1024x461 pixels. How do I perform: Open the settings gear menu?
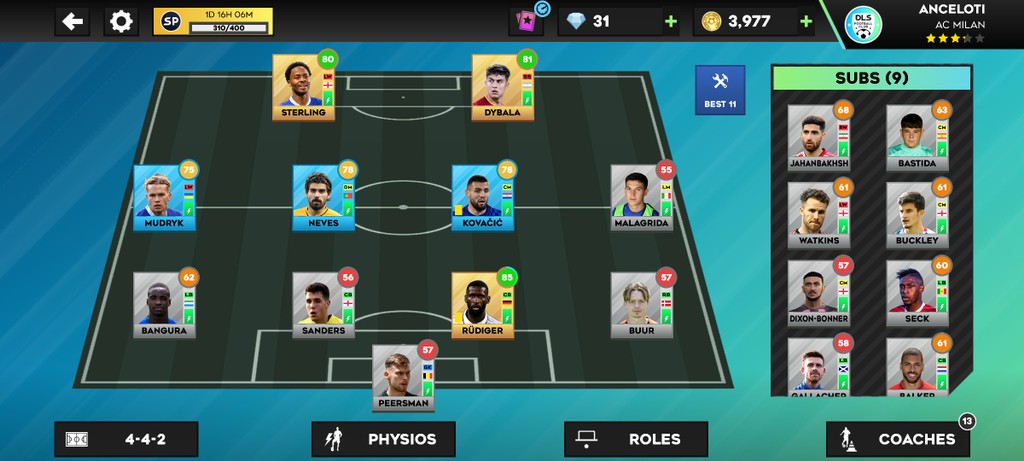click(121, 21)
